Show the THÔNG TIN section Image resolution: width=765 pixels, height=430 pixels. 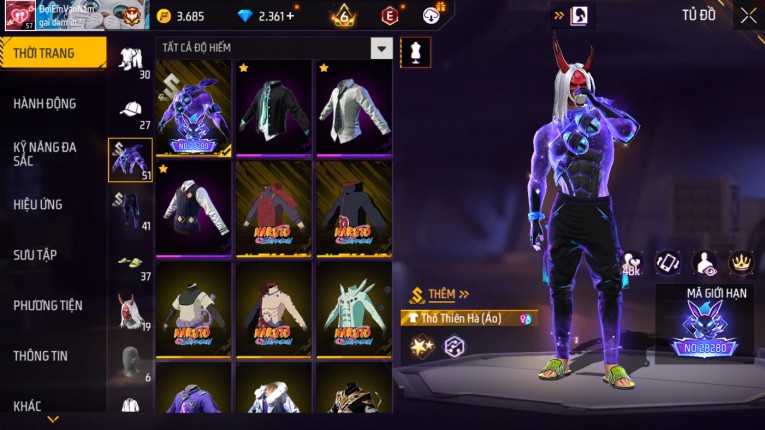41,355
